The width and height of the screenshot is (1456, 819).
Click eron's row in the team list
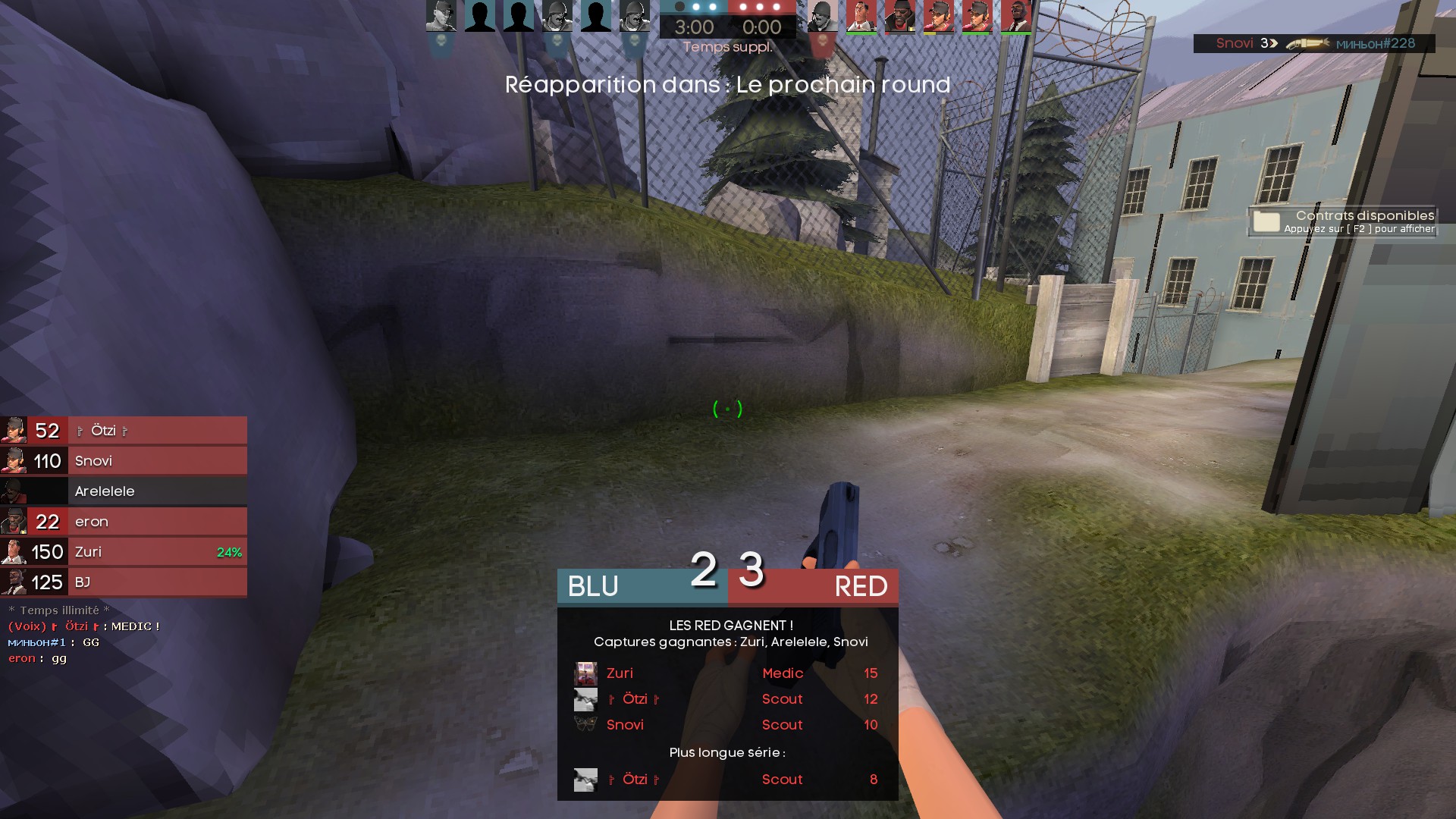coord(124,522)
